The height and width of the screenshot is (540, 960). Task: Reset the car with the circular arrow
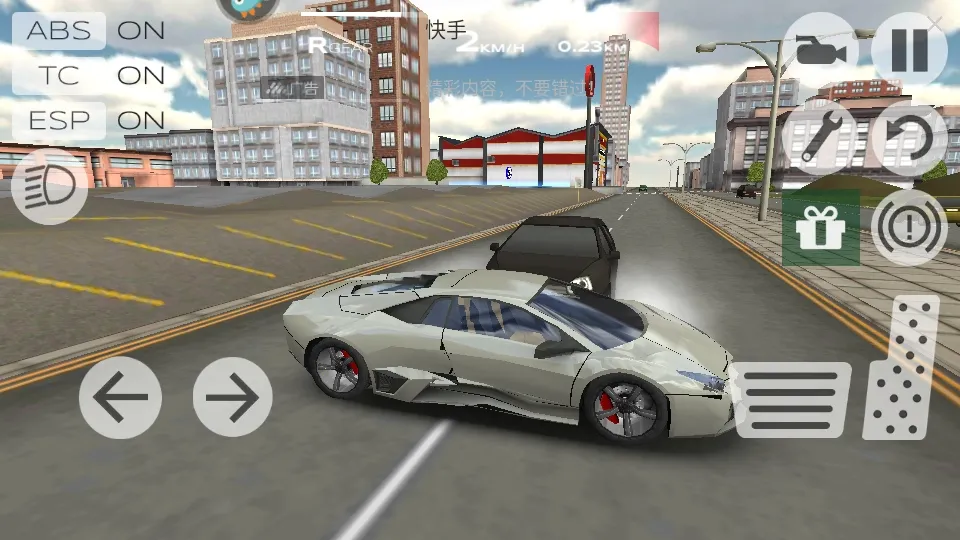pos(909,139)
